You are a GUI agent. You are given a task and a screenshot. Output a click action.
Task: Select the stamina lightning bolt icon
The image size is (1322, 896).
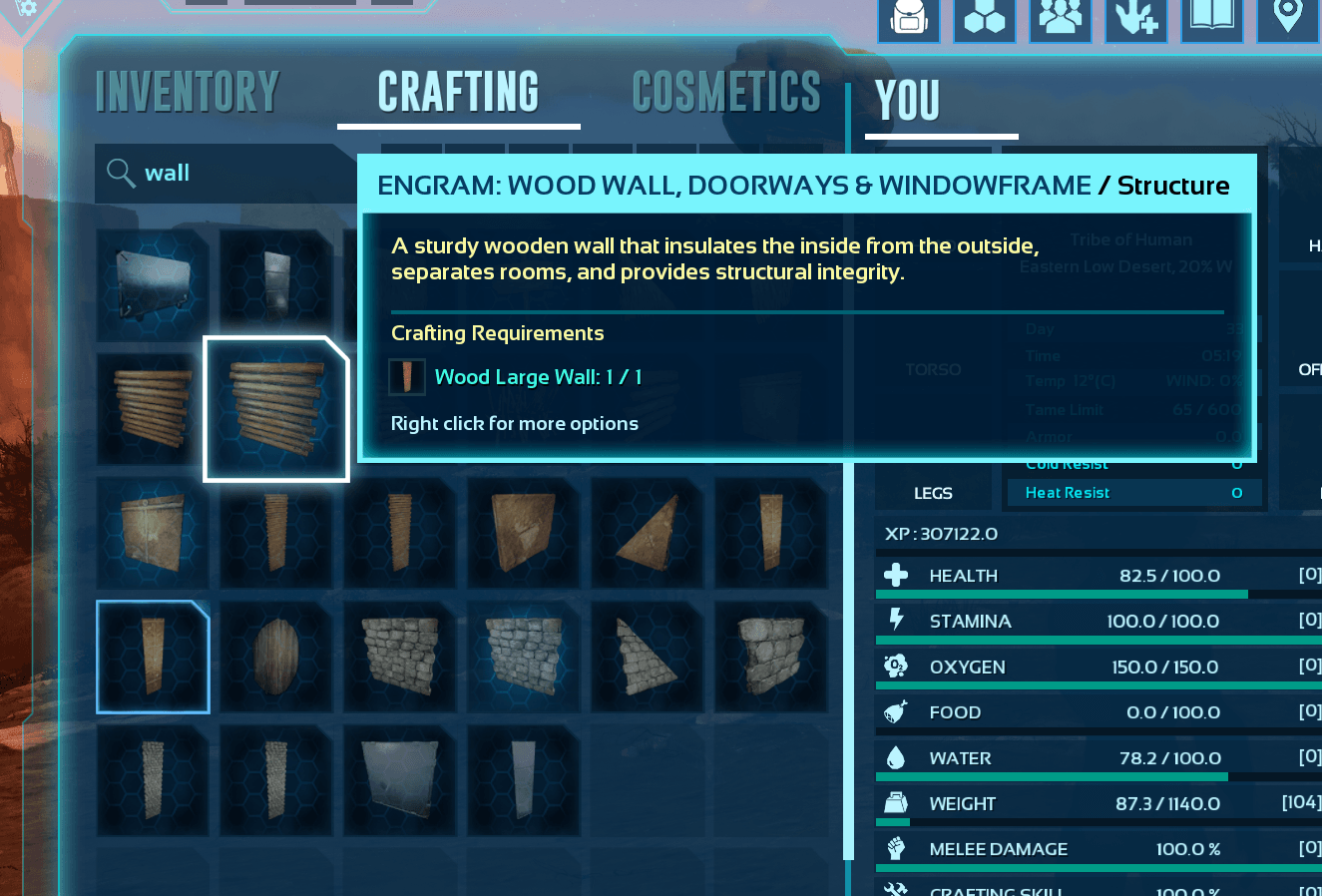(x=896, y=621)
